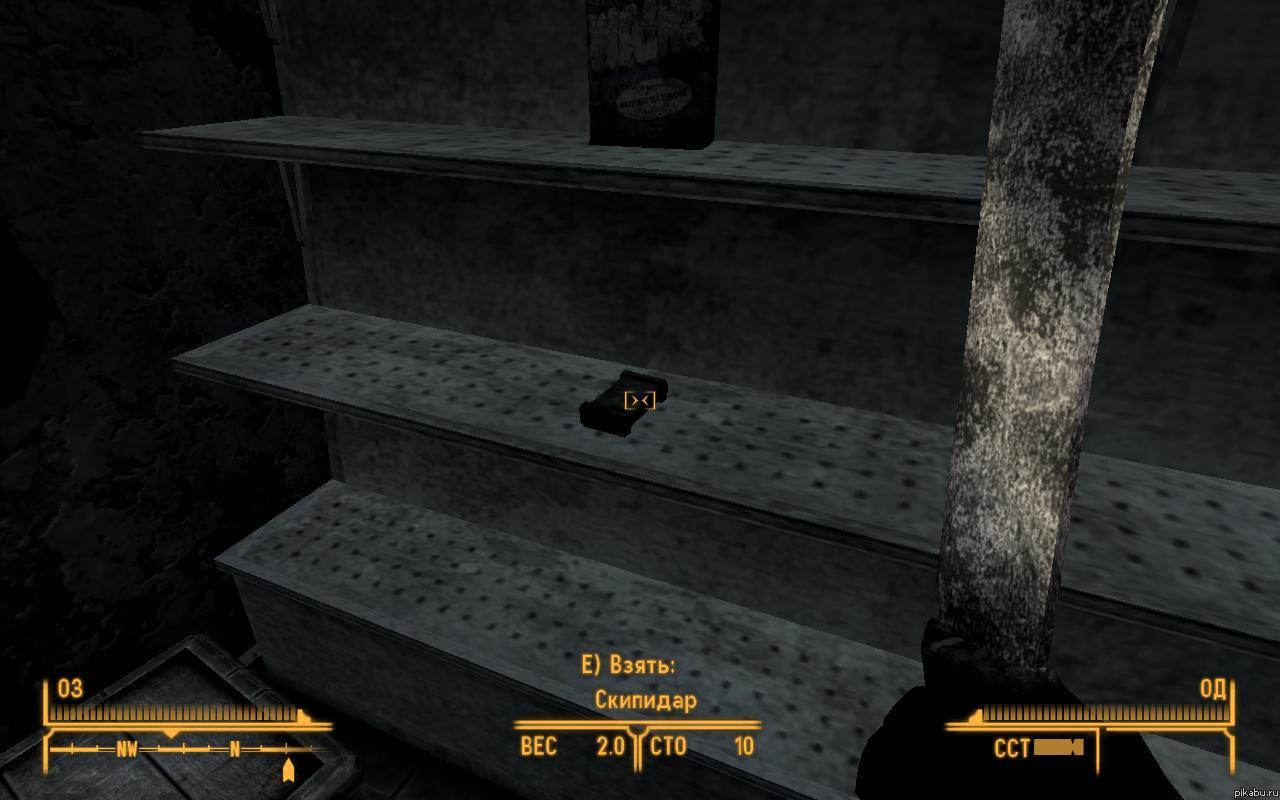Click the Скипидар pickup marker crosshair
This screenshot has height=800, width=1280.
pyautogui.click(x=640, y=400)
